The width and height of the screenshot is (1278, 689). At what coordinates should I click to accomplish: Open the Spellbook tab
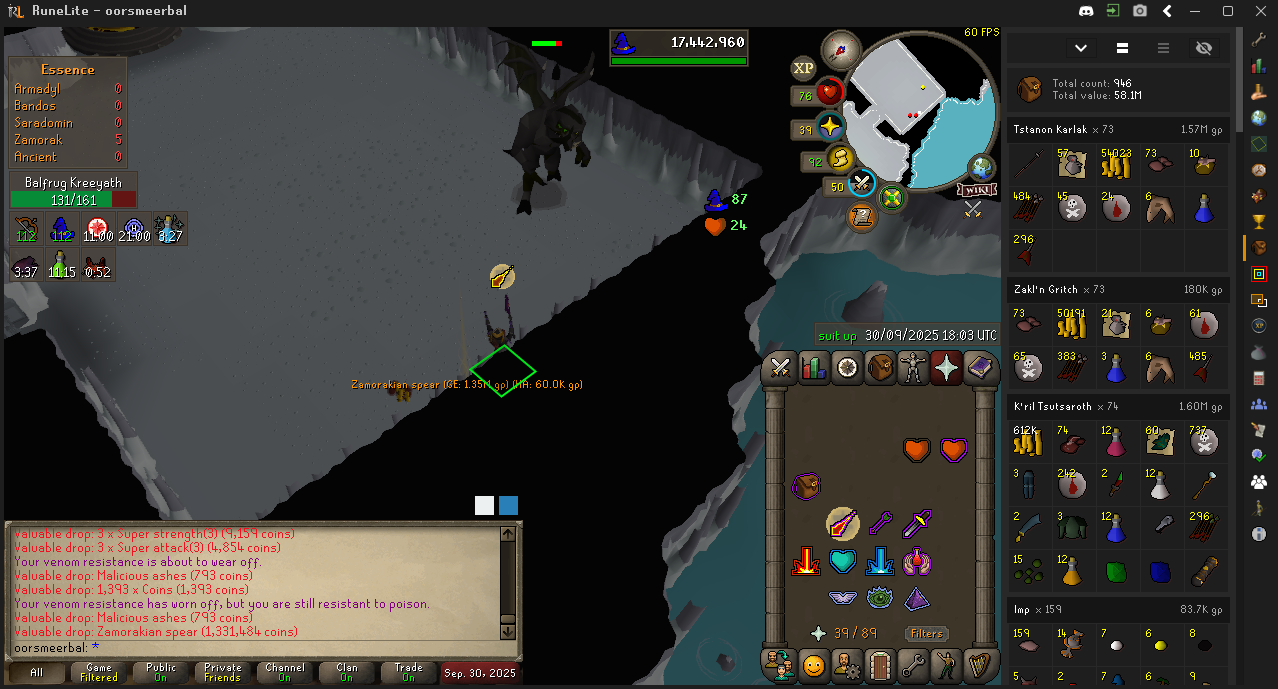[x=981, y=369]
